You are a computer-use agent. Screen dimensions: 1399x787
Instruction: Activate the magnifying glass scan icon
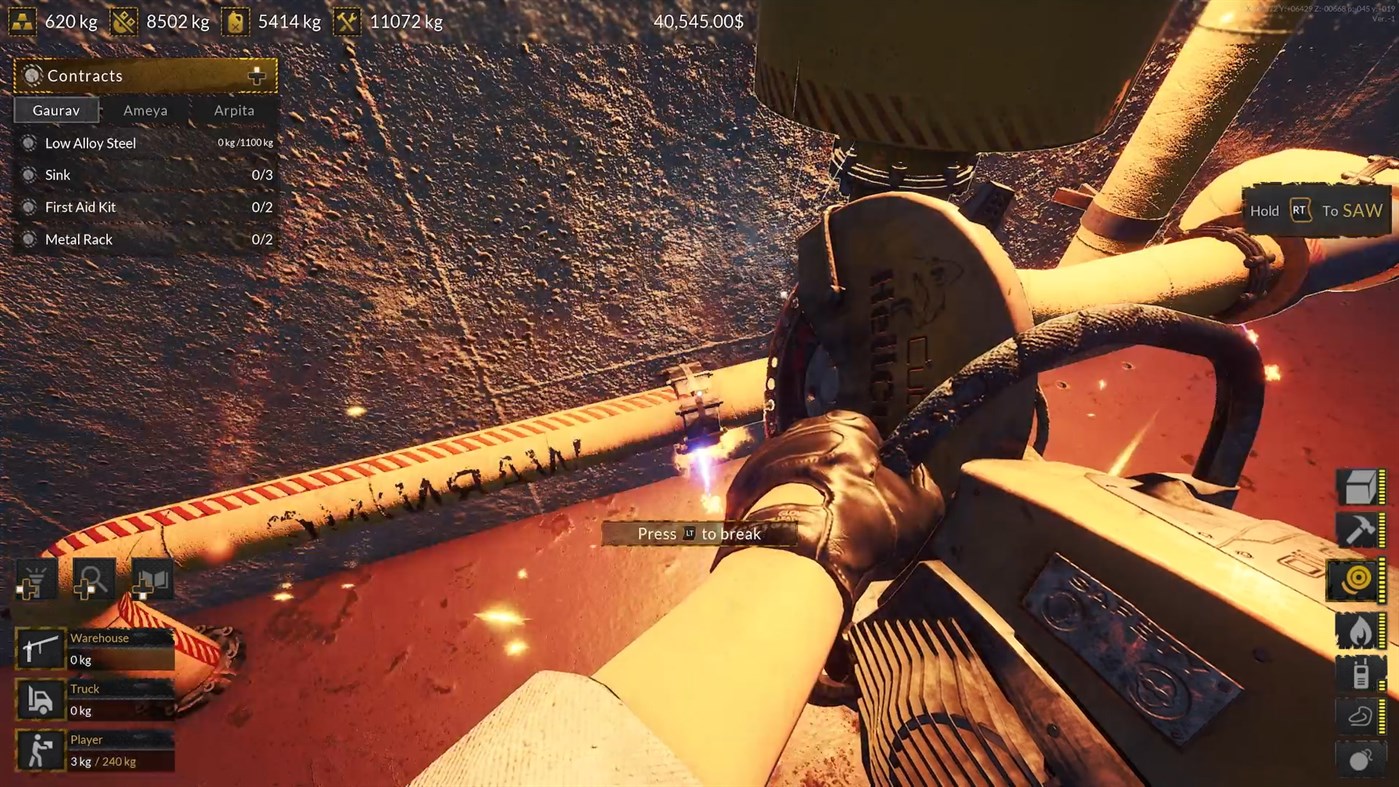(93, 580)
